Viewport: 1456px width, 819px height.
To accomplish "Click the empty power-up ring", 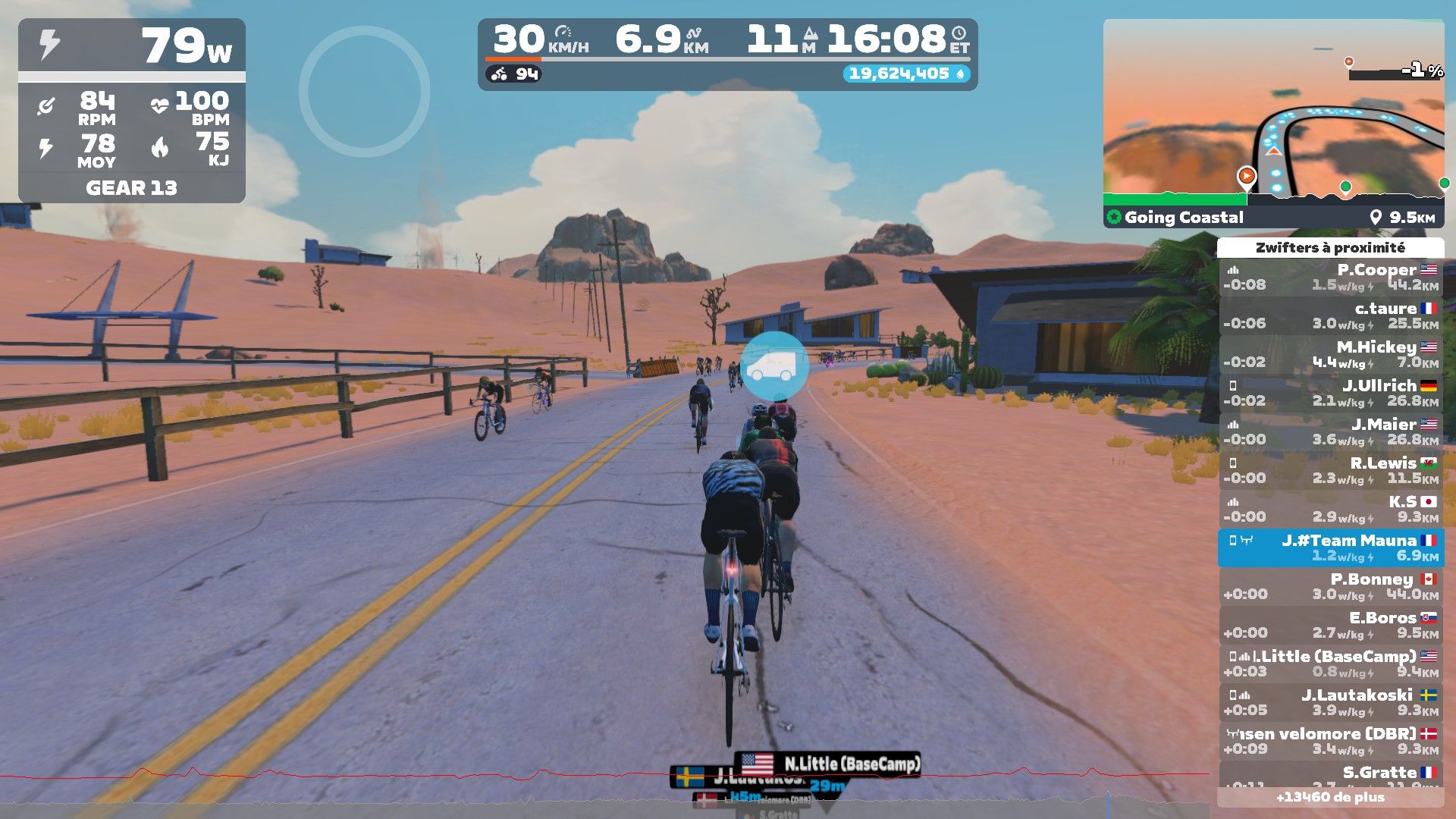I will click(x=364, y=92).
